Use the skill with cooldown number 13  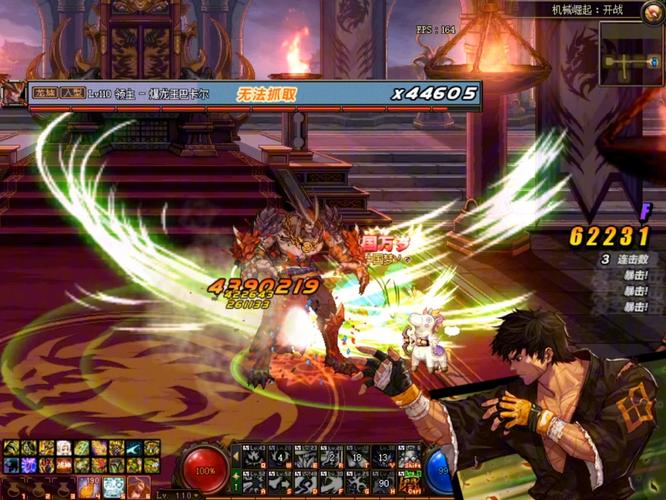click(383, 457)
